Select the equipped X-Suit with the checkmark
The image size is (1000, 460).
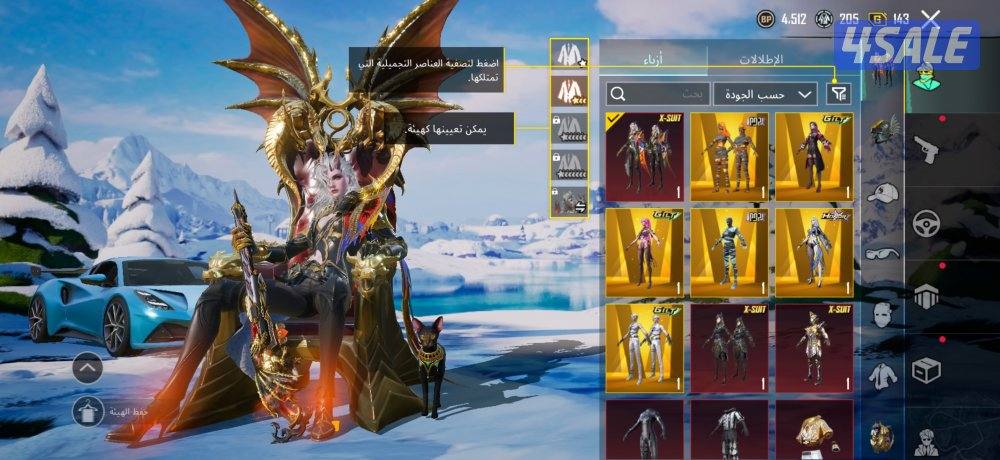click(644, 156)
